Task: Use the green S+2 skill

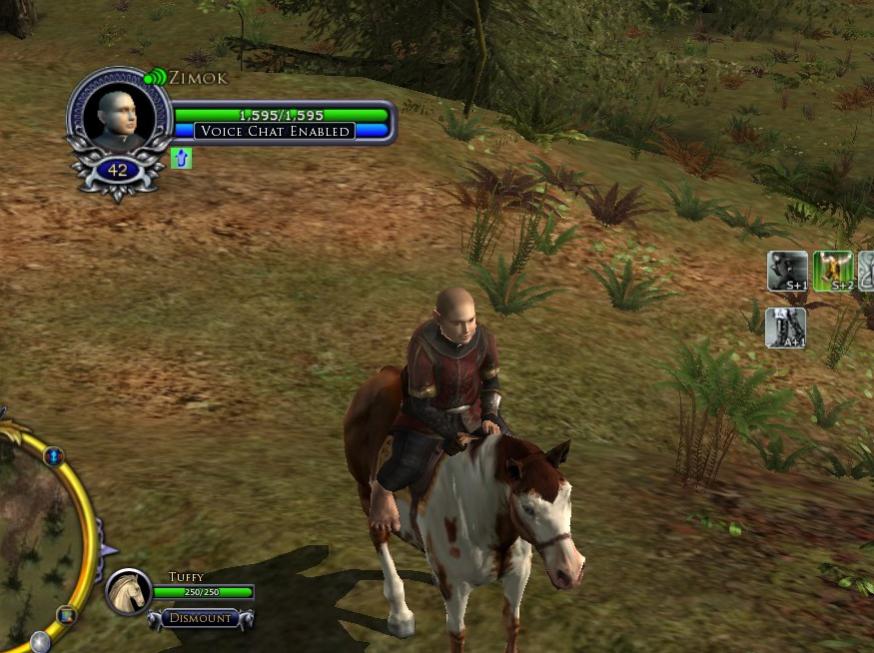Action: tap(833, 271)
